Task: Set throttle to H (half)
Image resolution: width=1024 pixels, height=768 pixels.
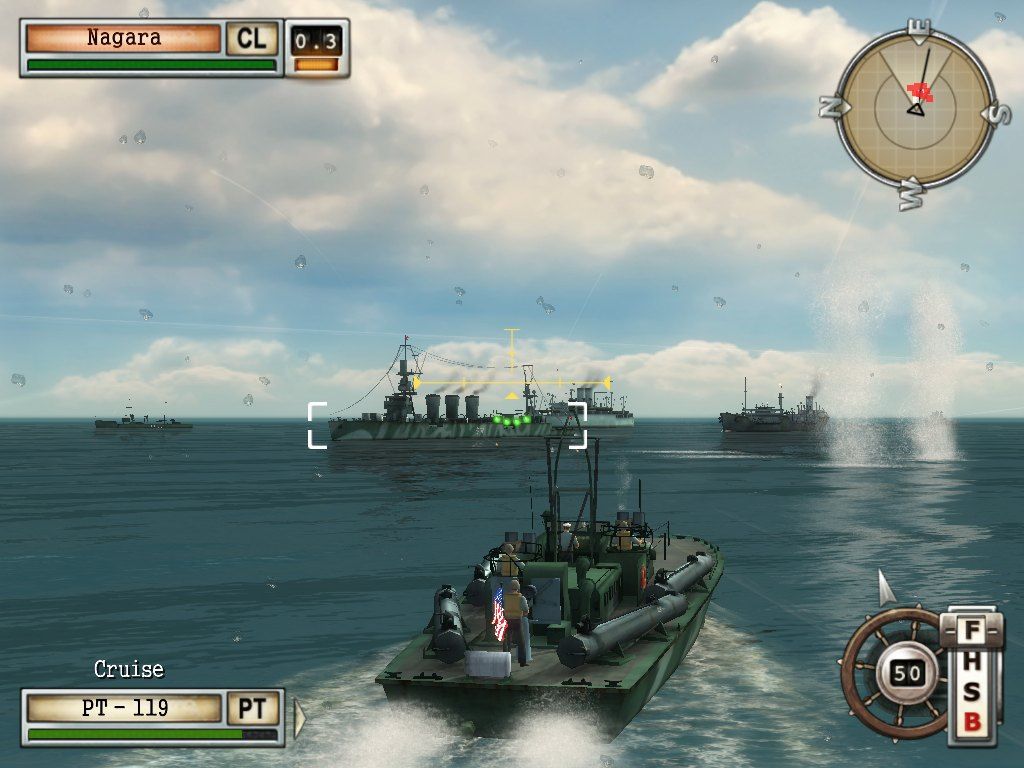Action: click(x=971, y=662)
